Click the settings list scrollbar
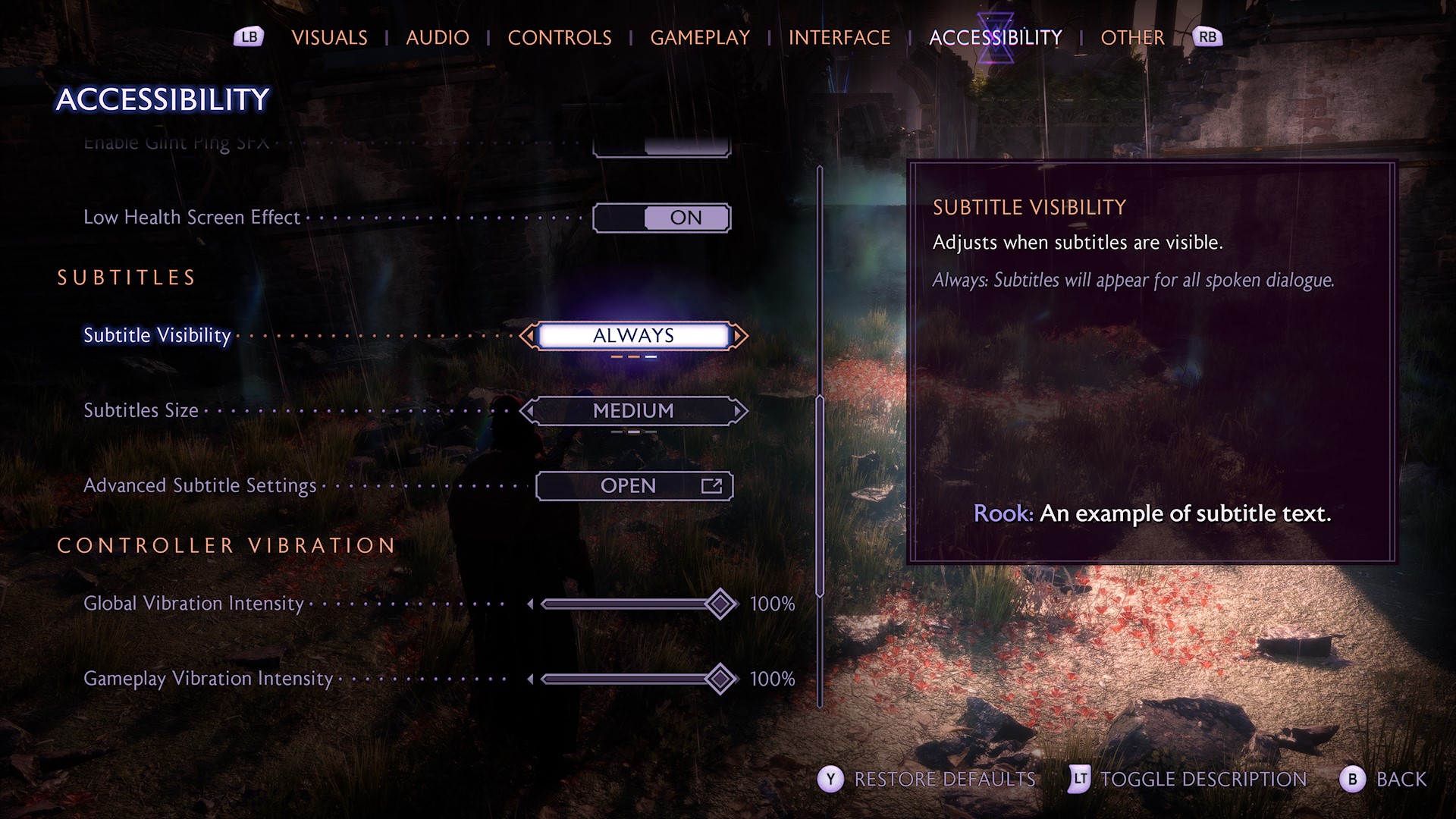The height and width of the screenshot is (819, 1456). click(820, 493)
